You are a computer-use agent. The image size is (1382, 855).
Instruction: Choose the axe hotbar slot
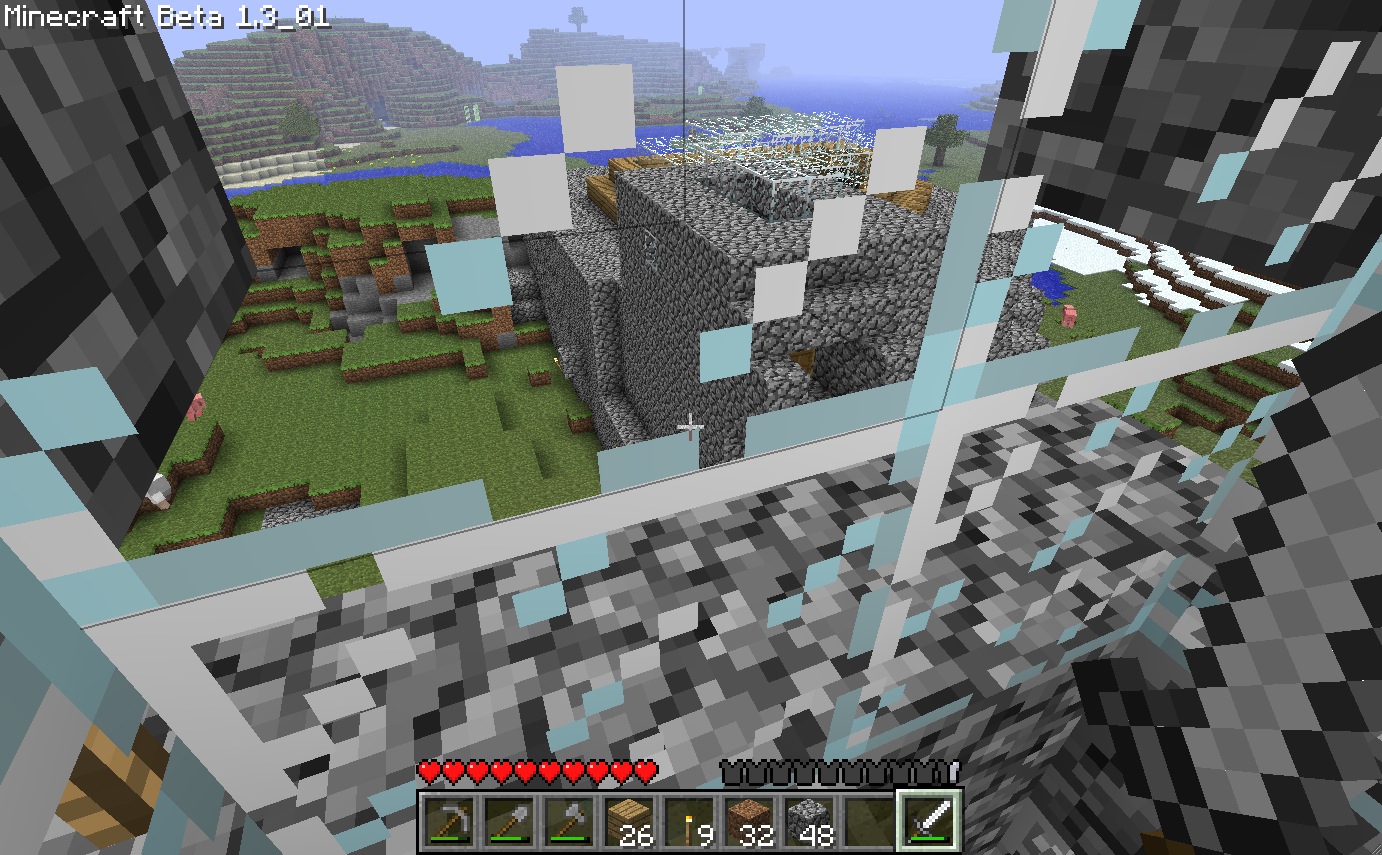click(x=569, y=821)
